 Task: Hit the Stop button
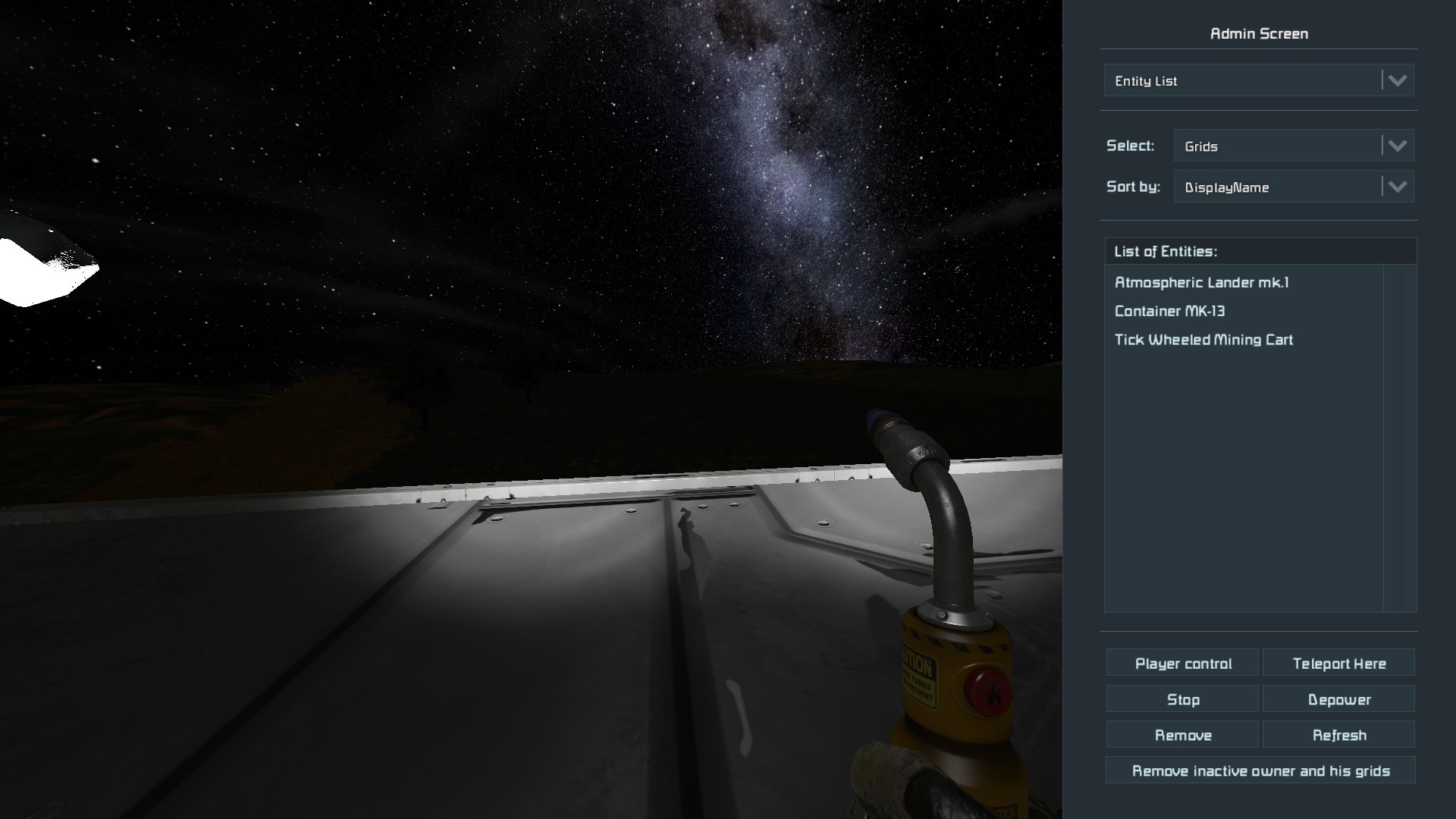1182,700
